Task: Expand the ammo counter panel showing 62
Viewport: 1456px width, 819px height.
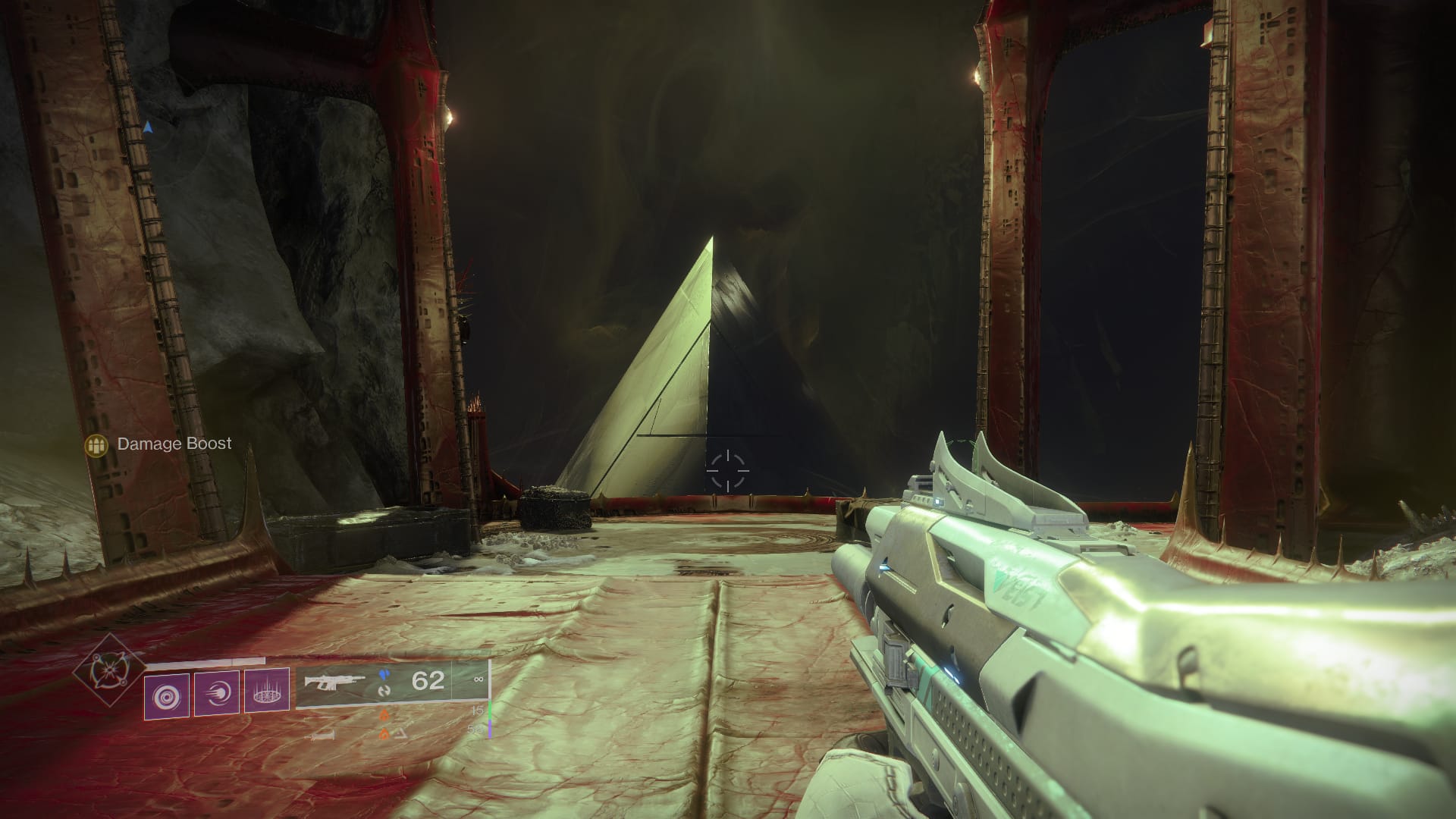Action: [427, 680]
